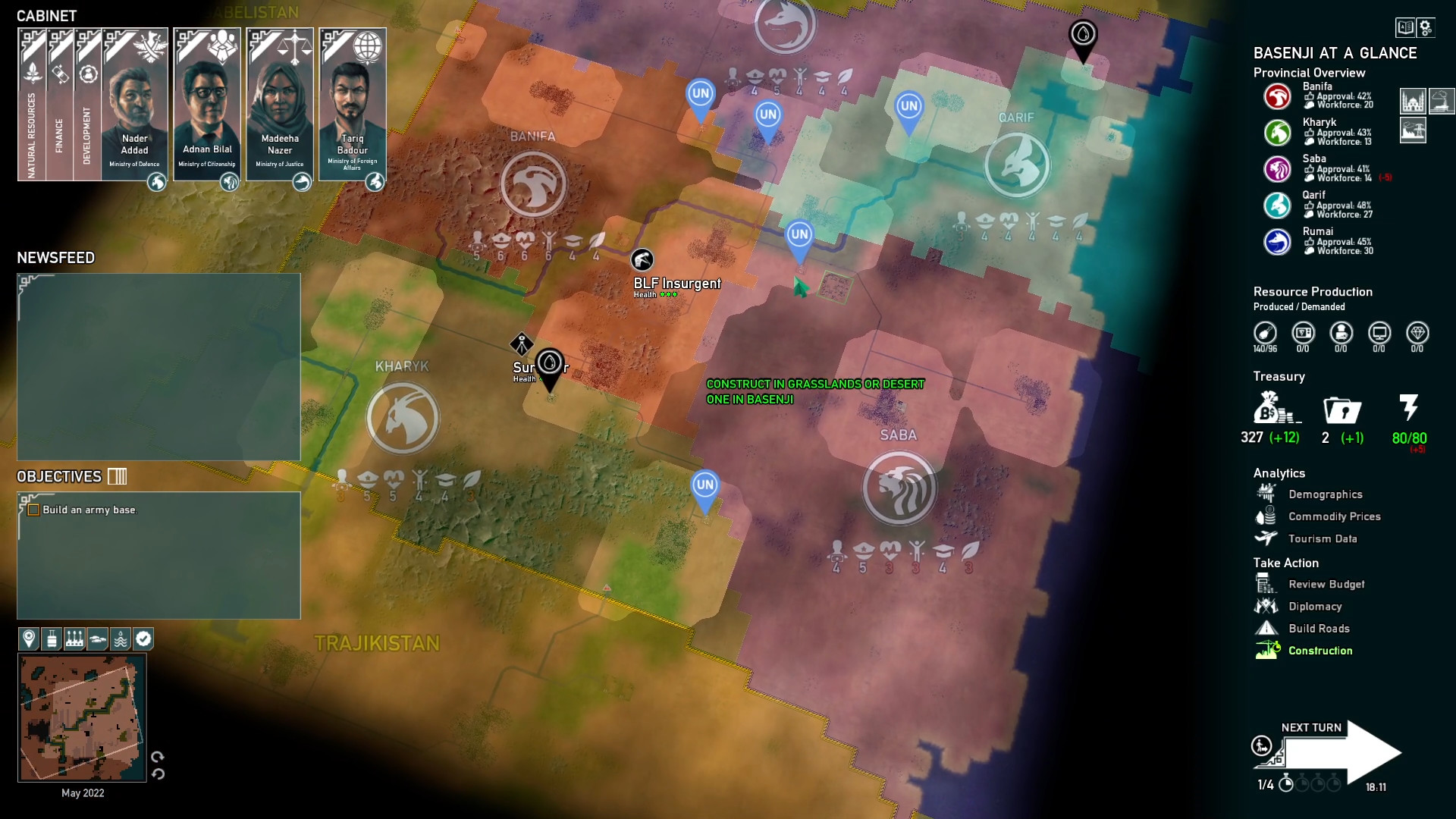Viewport: 1456px width, 819px height.
Task: Select the Diplomacy action
Action: click(1316, 606)
